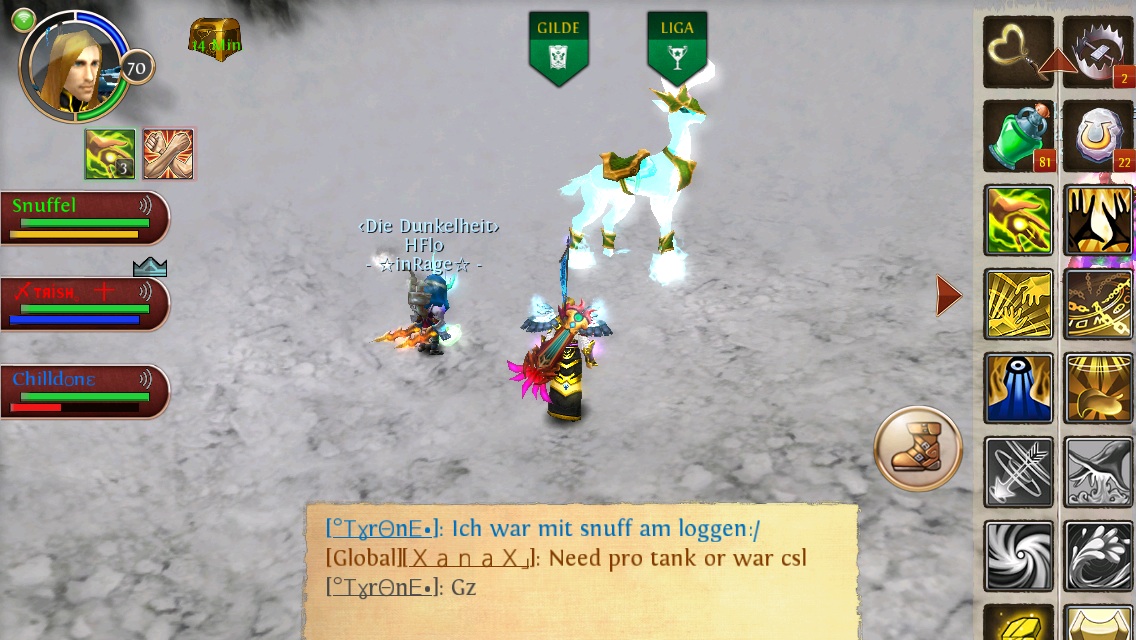Viewport: 1136px width, 640px height.
Task: Trigger the greyed-out arrow skill
Action: (1018, 472)
